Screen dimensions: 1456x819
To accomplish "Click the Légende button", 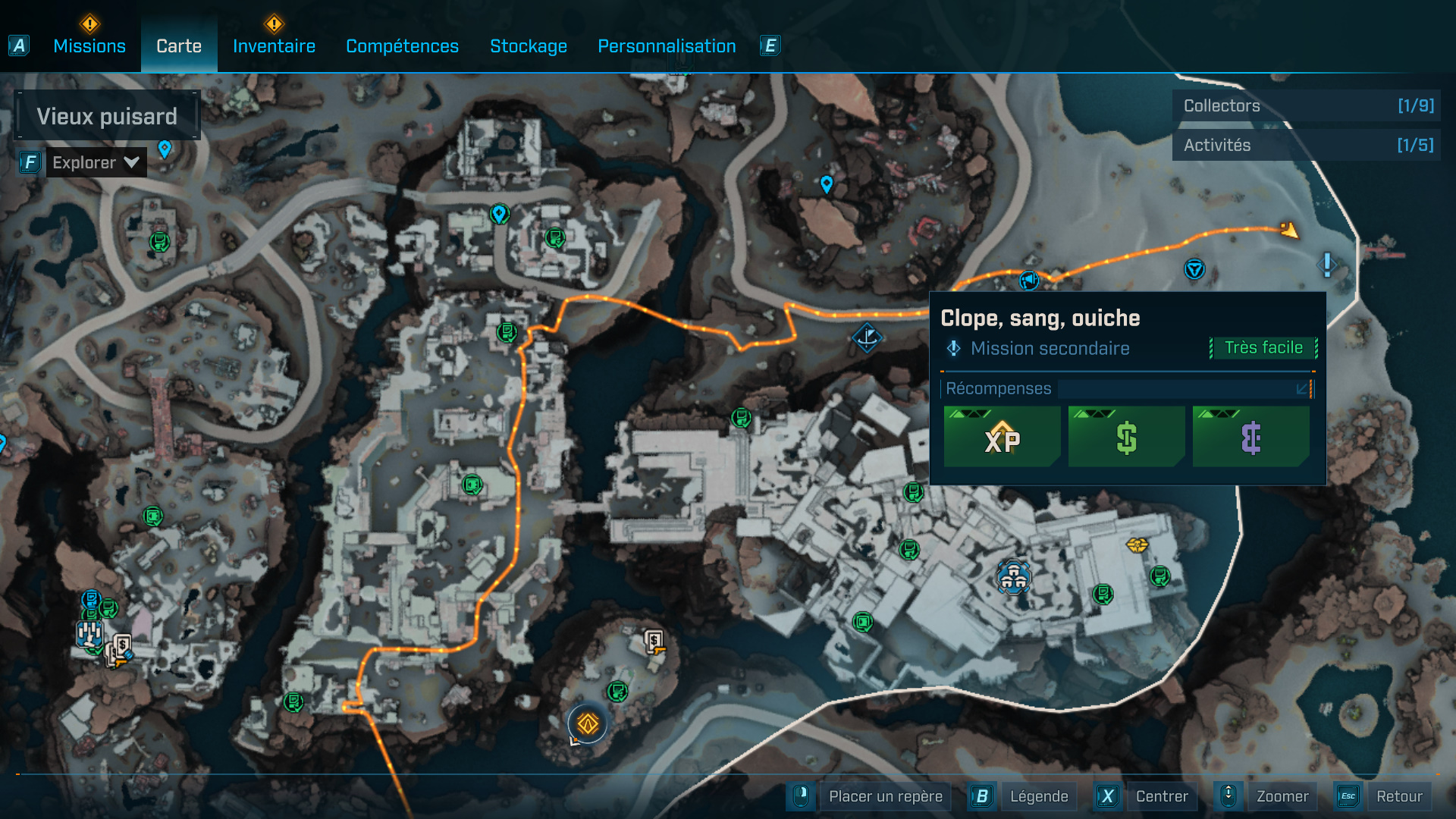I will point(1038,796).
